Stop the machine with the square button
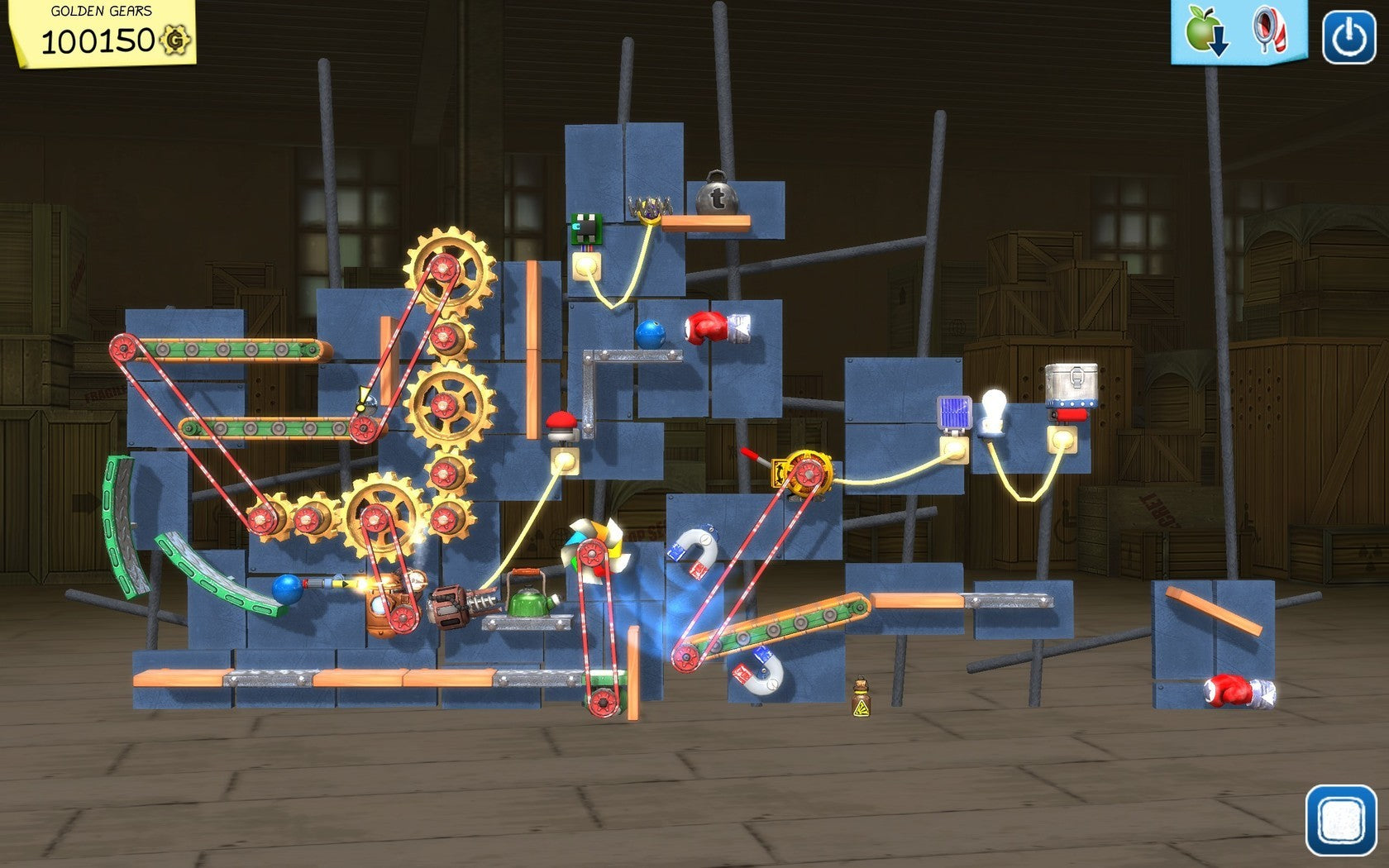 click(1340, 820)
